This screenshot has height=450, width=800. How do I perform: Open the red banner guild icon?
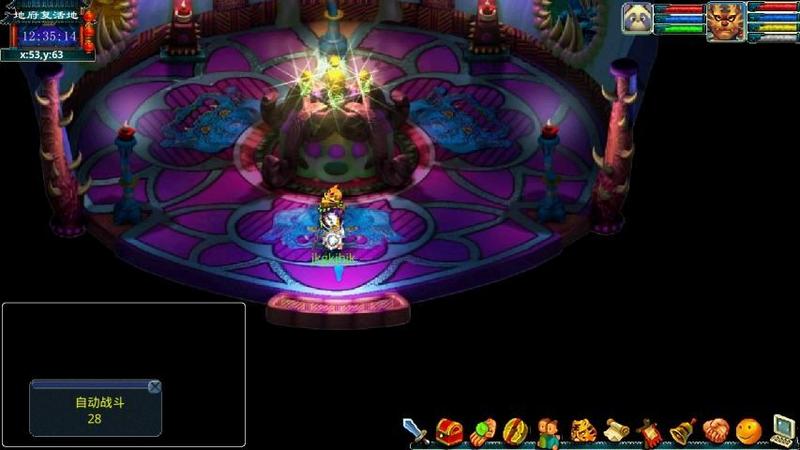click(x=649, y=431)
